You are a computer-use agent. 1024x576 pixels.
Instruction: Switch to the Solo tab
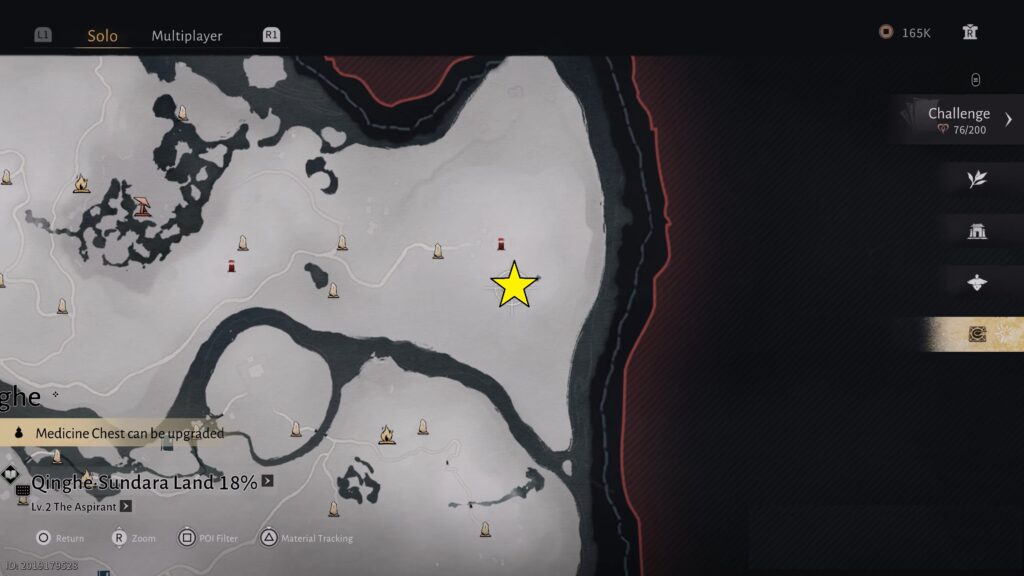tap(102, 36)
